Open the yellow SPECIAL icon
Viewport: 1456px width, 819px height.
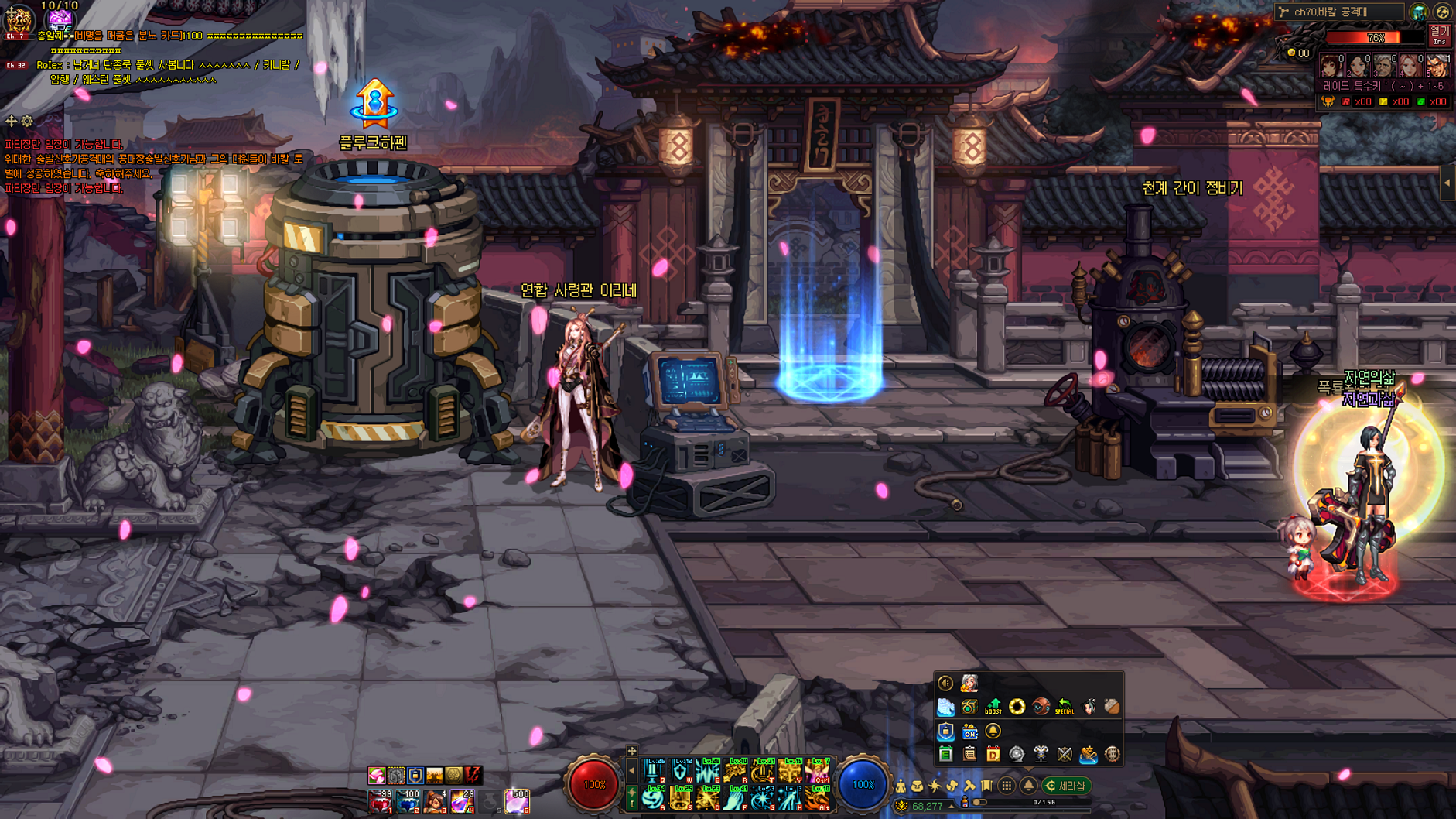pyautogui.click(x=1065, y=706)
